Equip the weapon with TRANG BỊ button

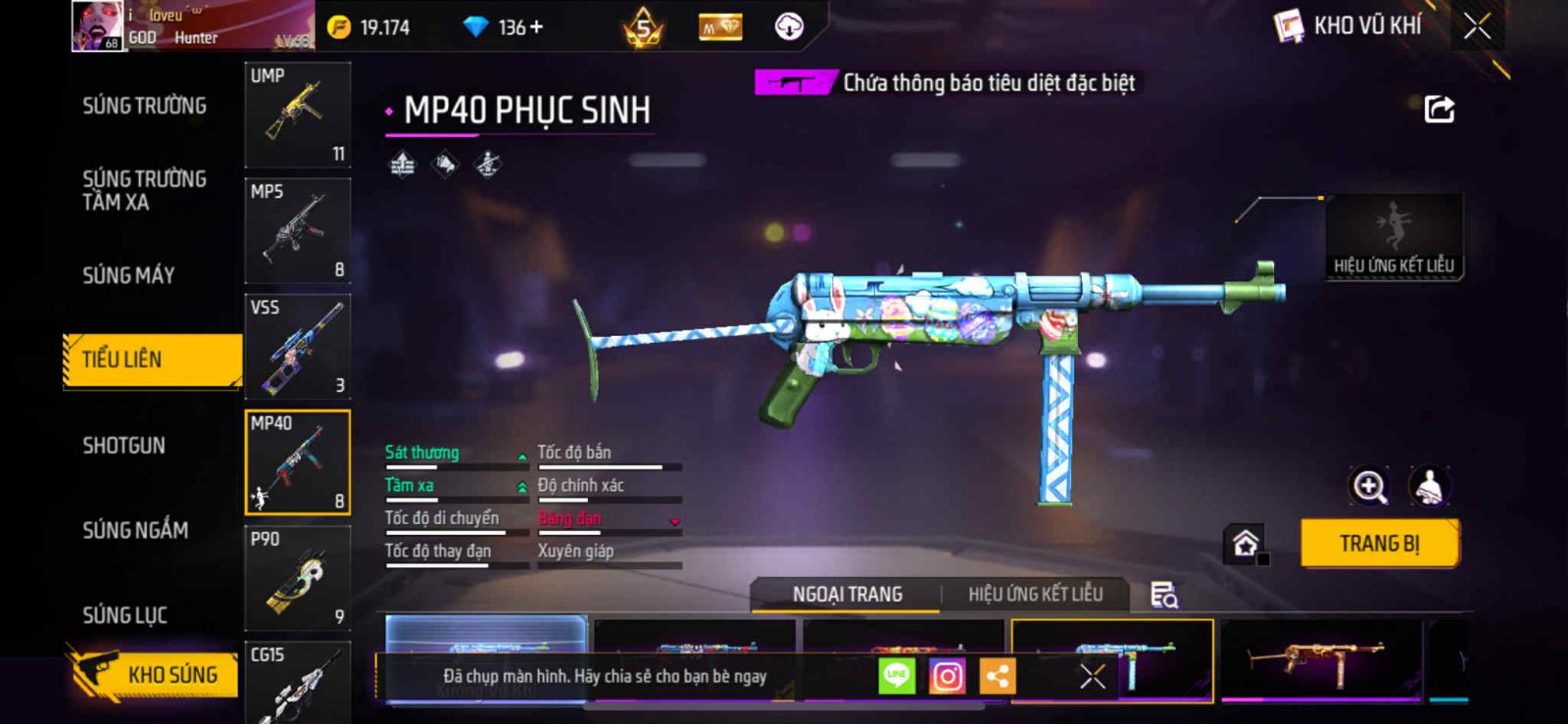point(1379,543)
